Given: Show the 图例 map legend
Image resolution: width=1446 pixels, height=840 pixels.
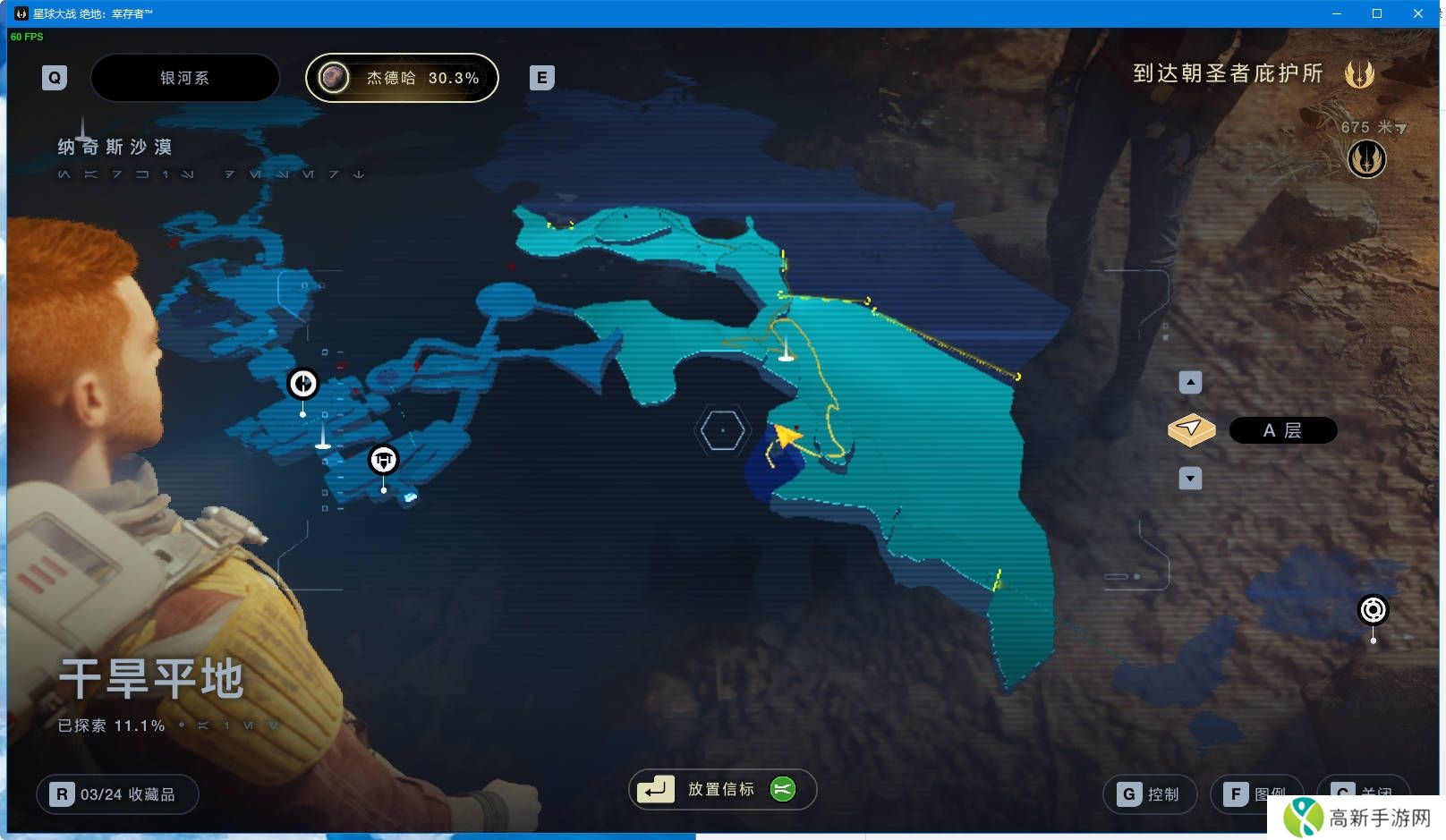Looking at the screenshot, I should point(1255,794).
